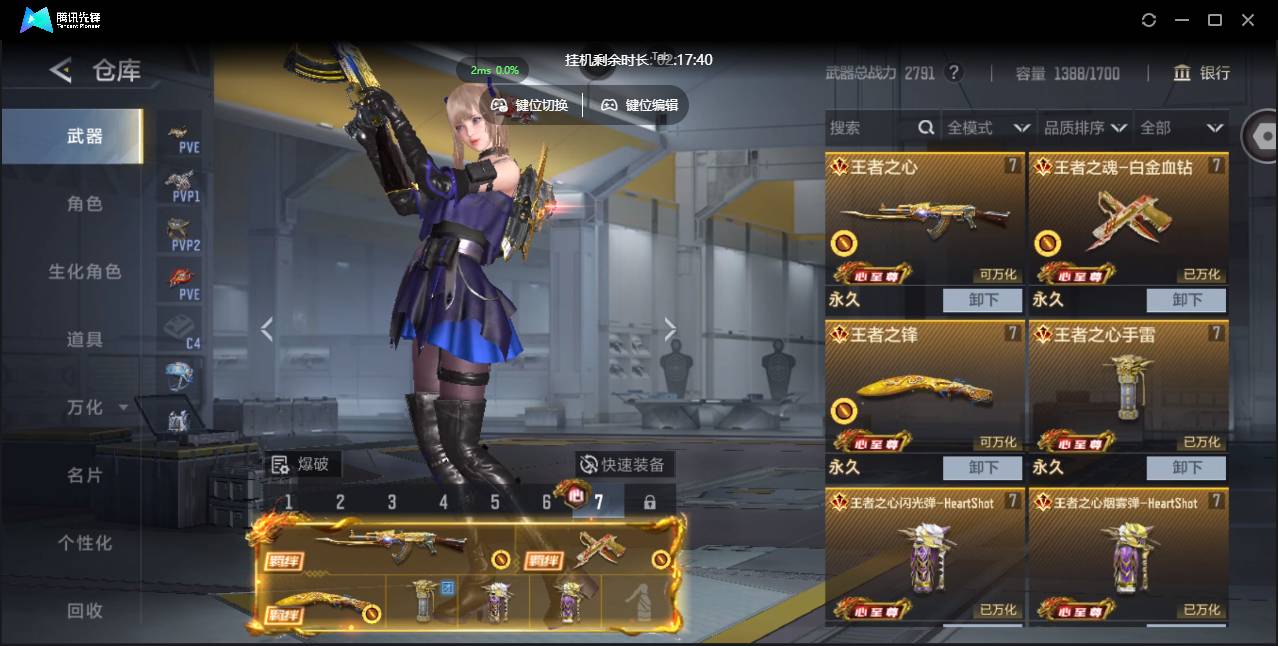Image resolution: width=1278 pixels, height=646 pixels.
Task: Rotate to the next character with right arrow
Action: 670,330
